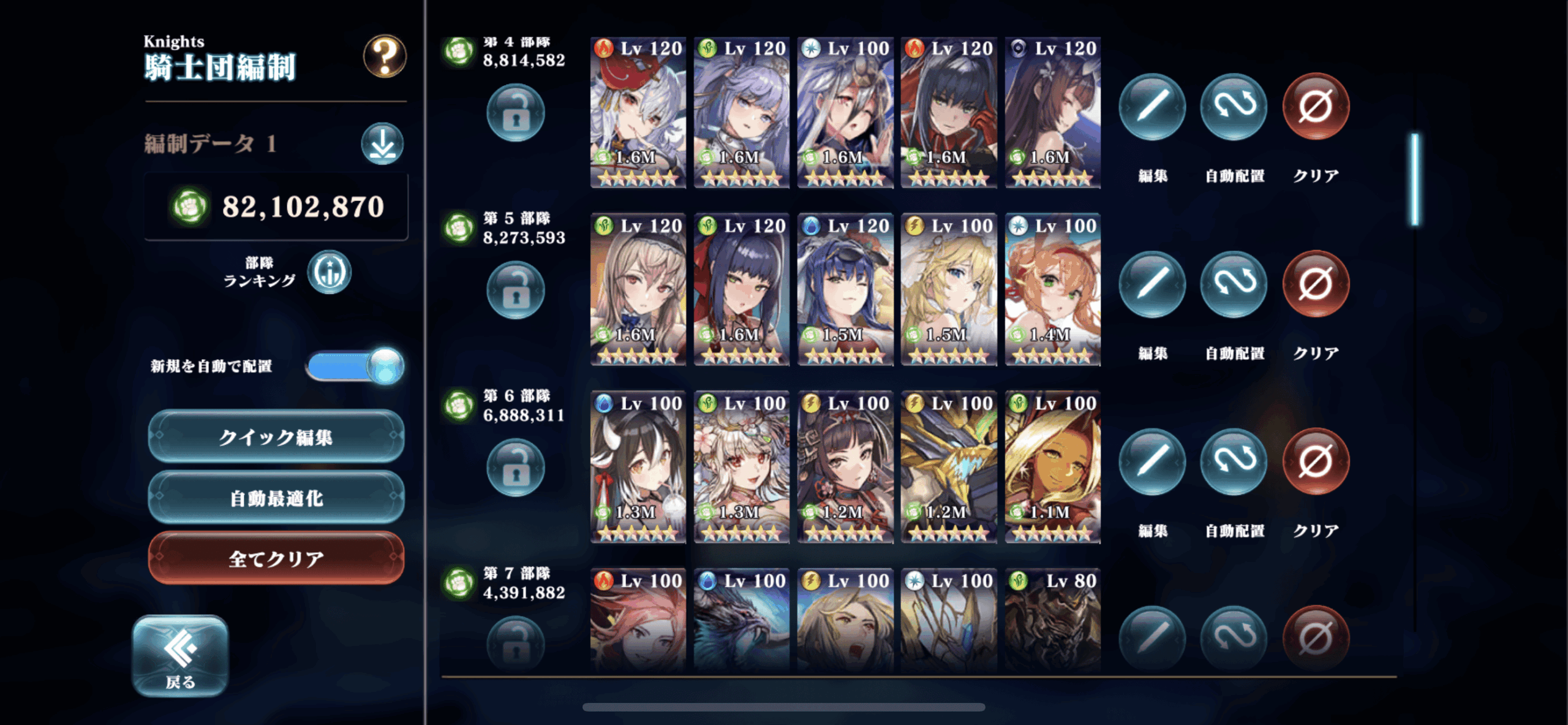Open the help question mark button
The width and height of the screenshot is (1568, 725).
[384, 56]
